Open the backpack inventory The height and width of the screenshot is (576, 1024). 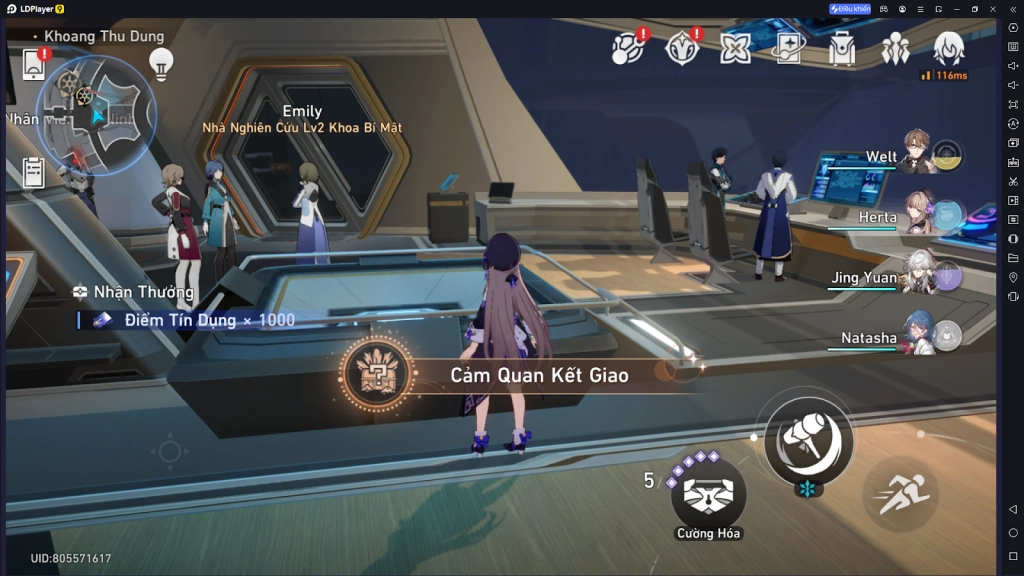[842, 48]
